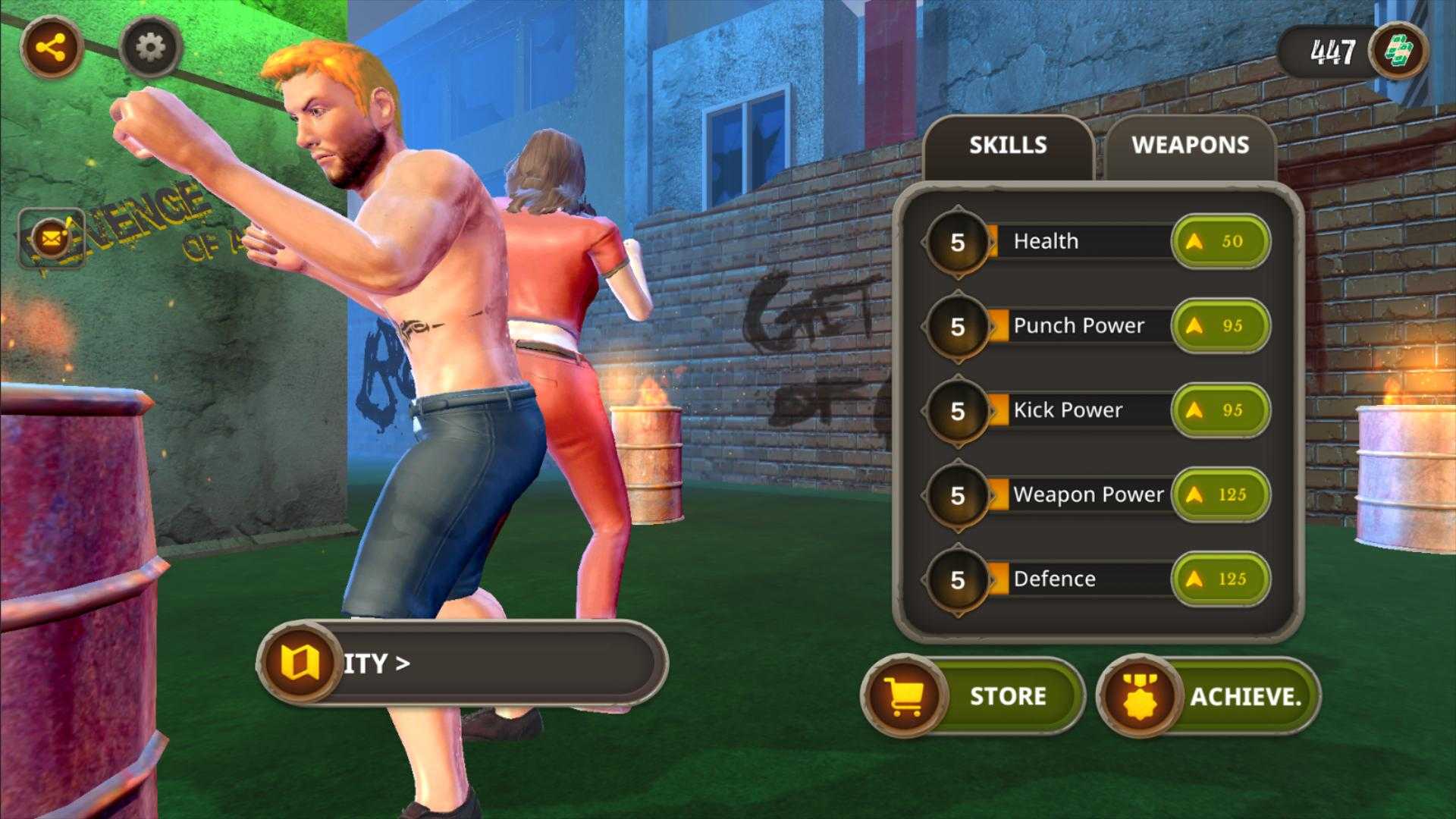Upgrade Weapon Power for 125 cash
Viewport: 1456px width, 819px height.
coord(1220,495)
